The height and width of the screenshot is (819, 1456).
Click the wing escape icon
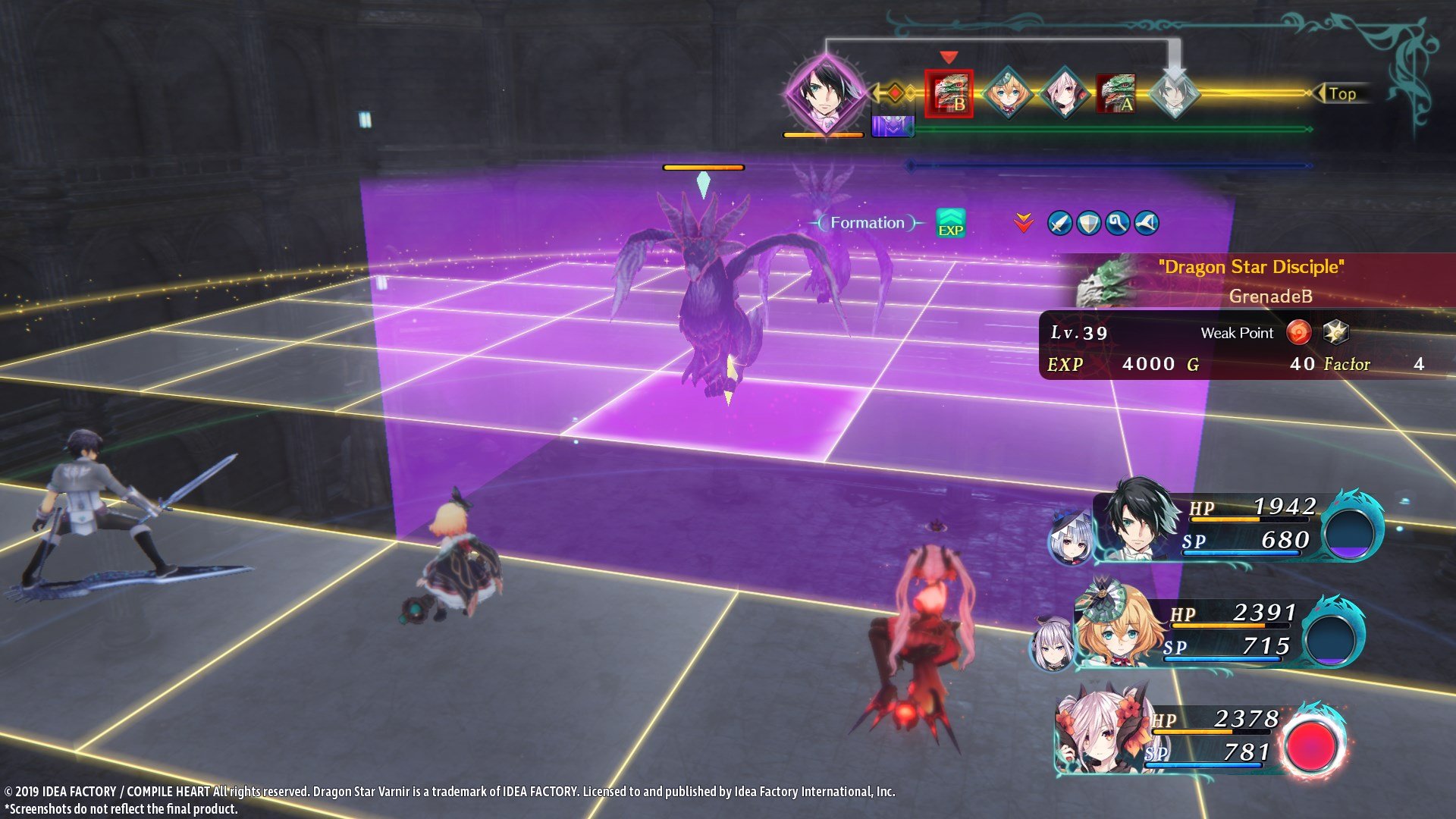click(x=1146, y=223)
